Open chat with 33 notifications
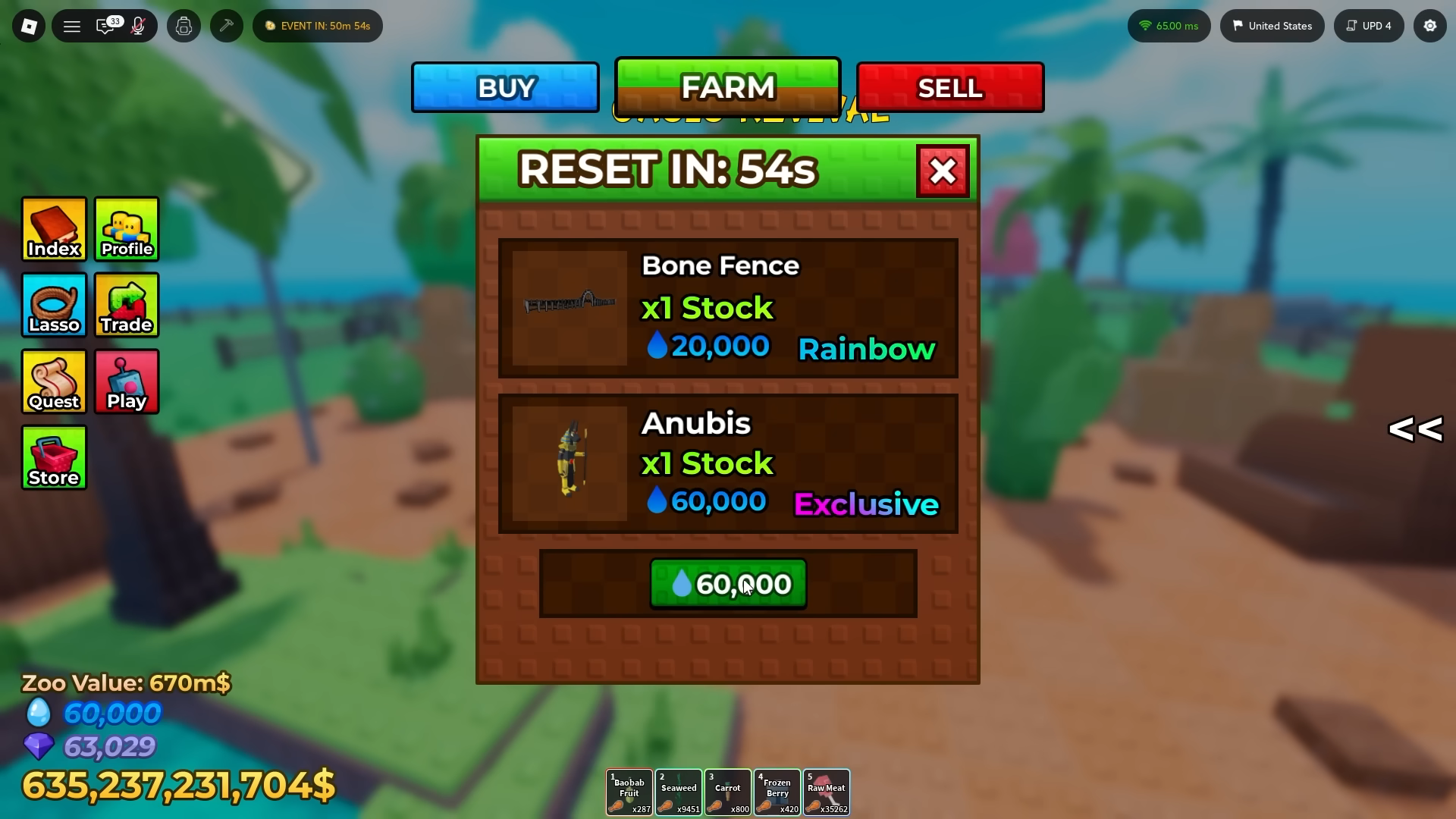The height and width of the screenshot is (819, 1456). coord(105,26)
